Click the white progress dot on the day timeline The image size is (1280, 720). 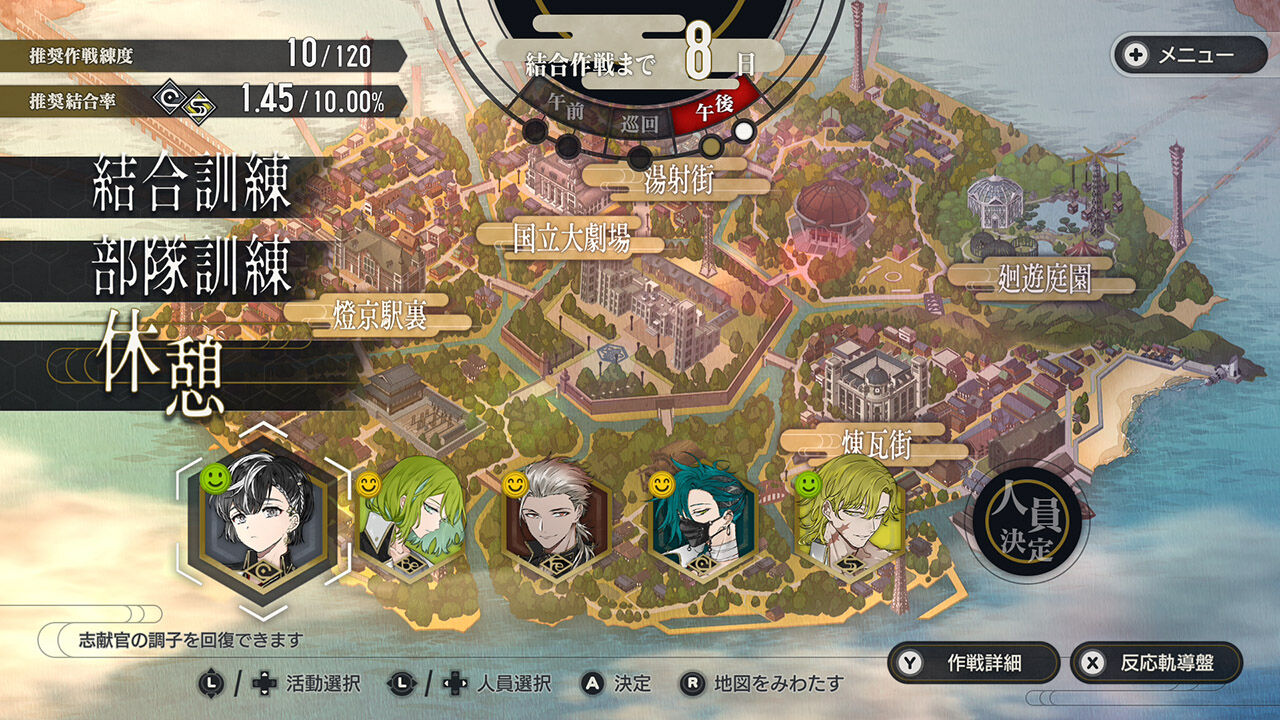tap(742, 131)
